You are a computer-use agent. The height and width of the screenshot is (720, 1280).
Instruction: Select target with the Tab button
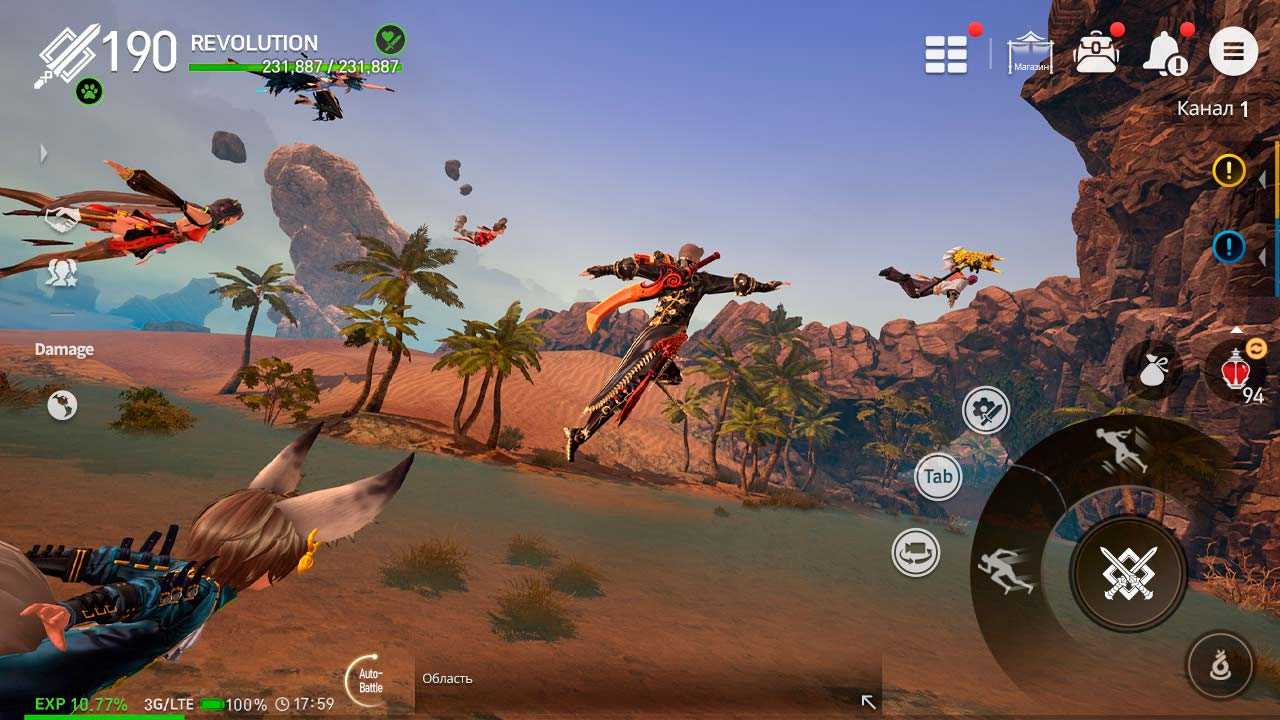(x=937, y=477)
